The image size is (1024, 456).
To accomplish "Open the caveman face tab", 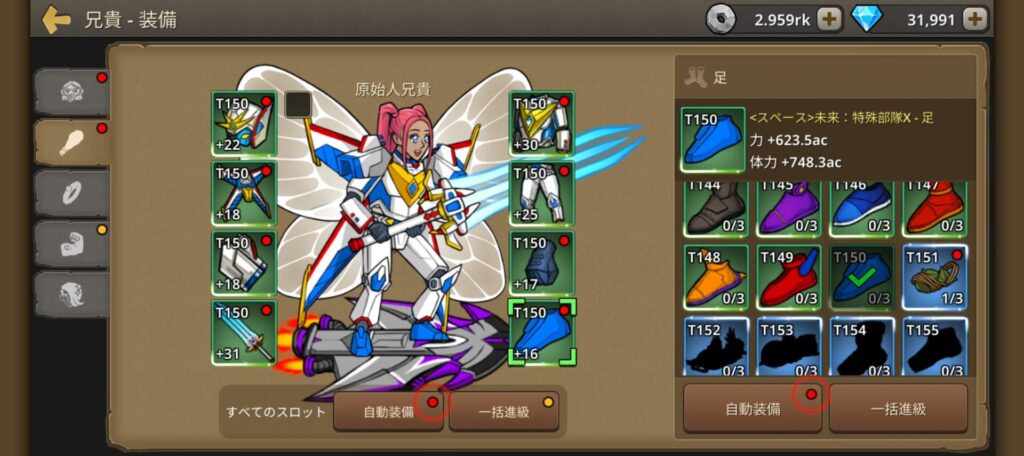I will pyautogui.click(x=72, y=92).
